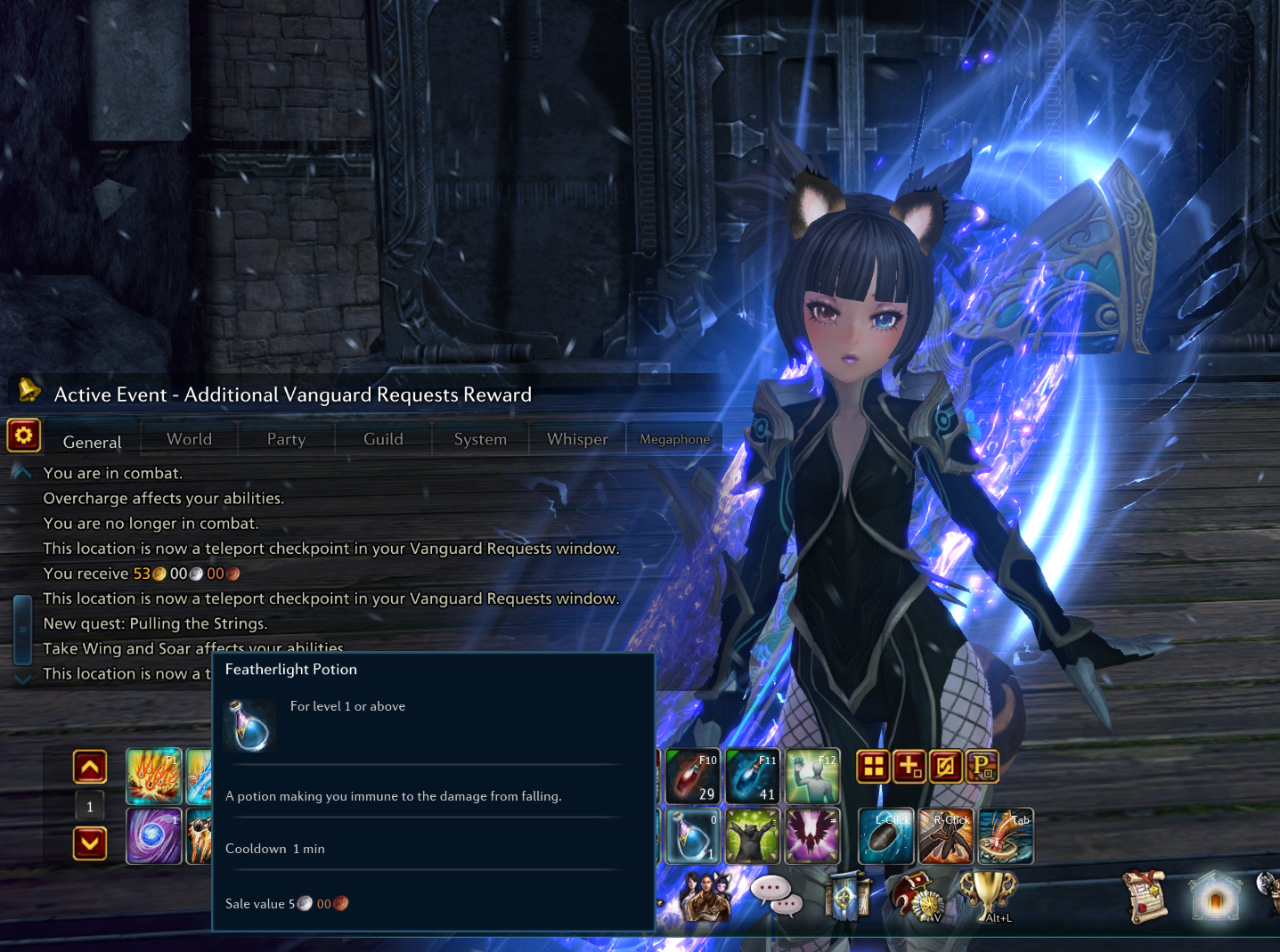Select the General chat tab
The width and height of the screenshot is (1280, 952).
coord(92,442)
